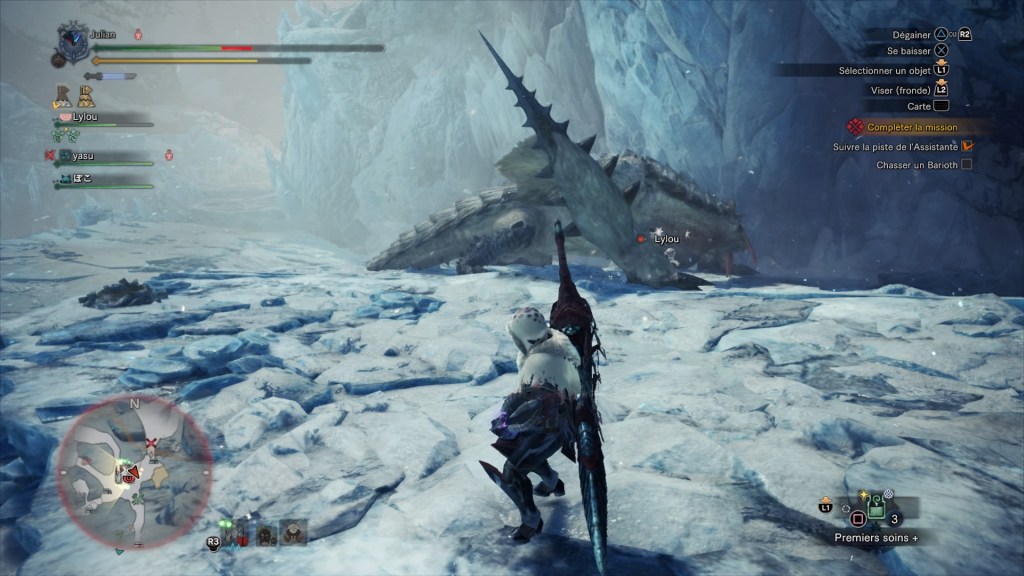Open the Completer la mission objective

click(x=912, y=128)
